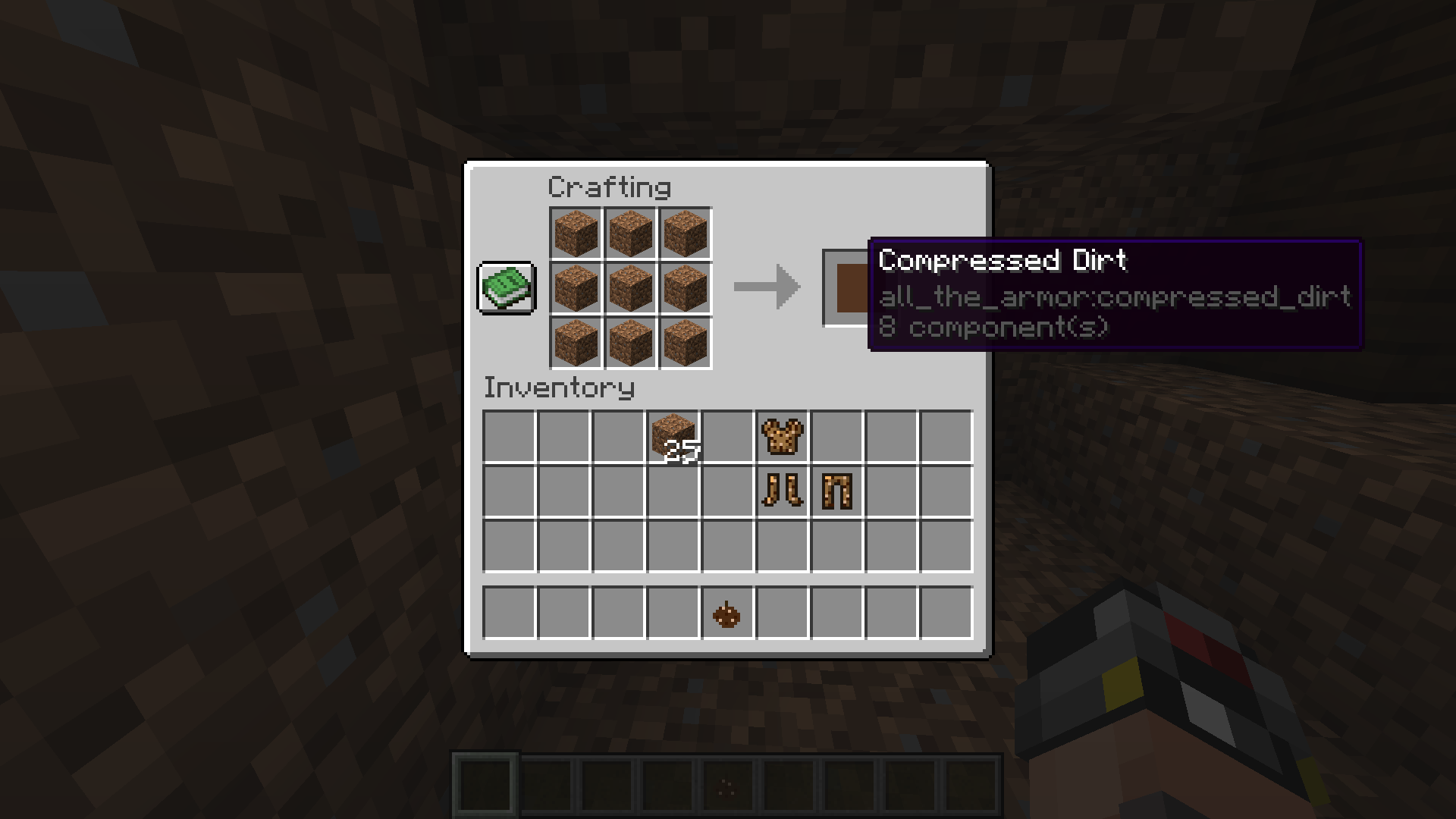The width and height of the screenshot is (1456, 819).
Task: Click the first hotbar slot at the bottom
Action: point(484,785)
